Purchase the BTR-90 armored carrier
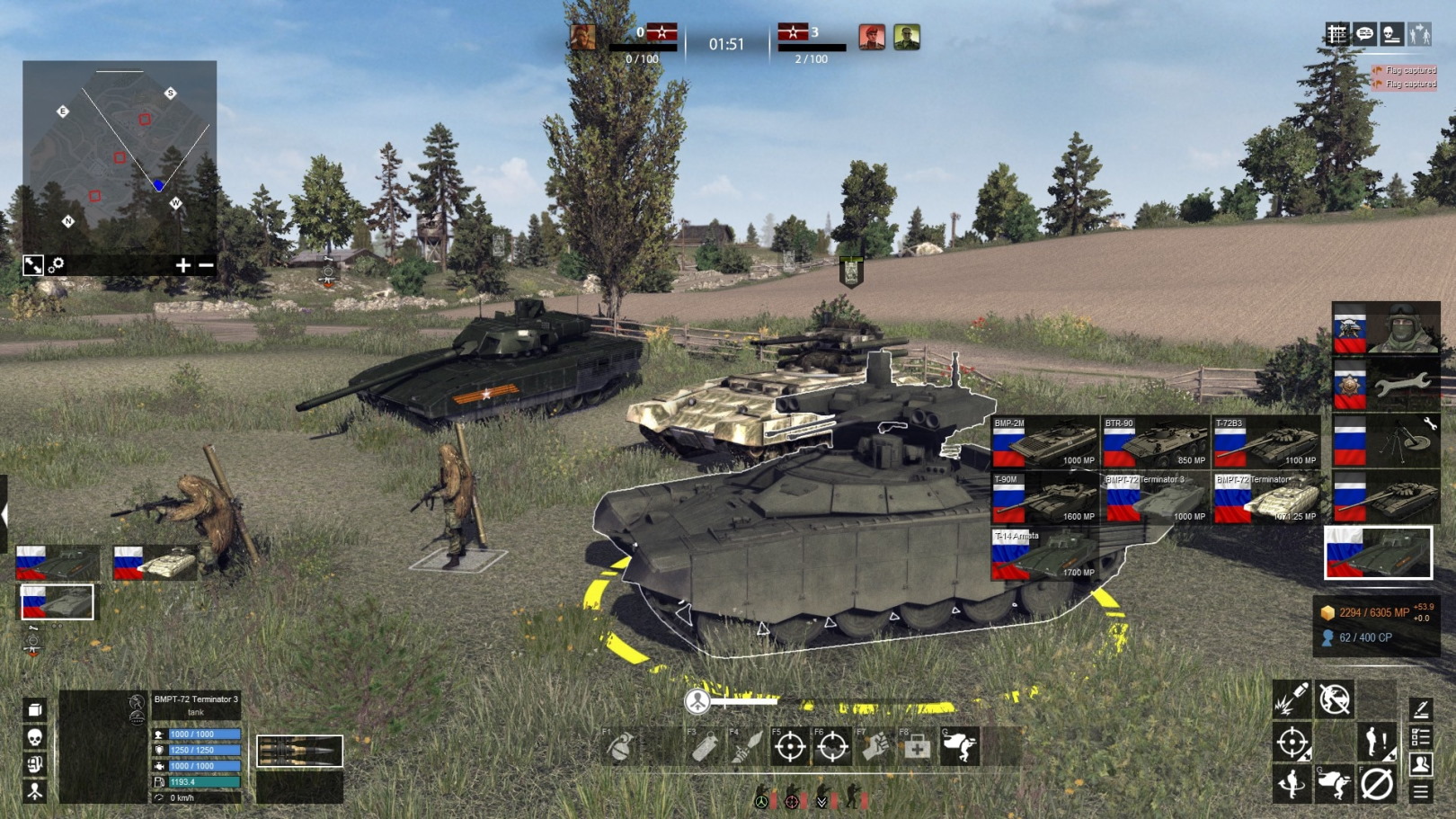1456x819 pixels. (1155, 442)
